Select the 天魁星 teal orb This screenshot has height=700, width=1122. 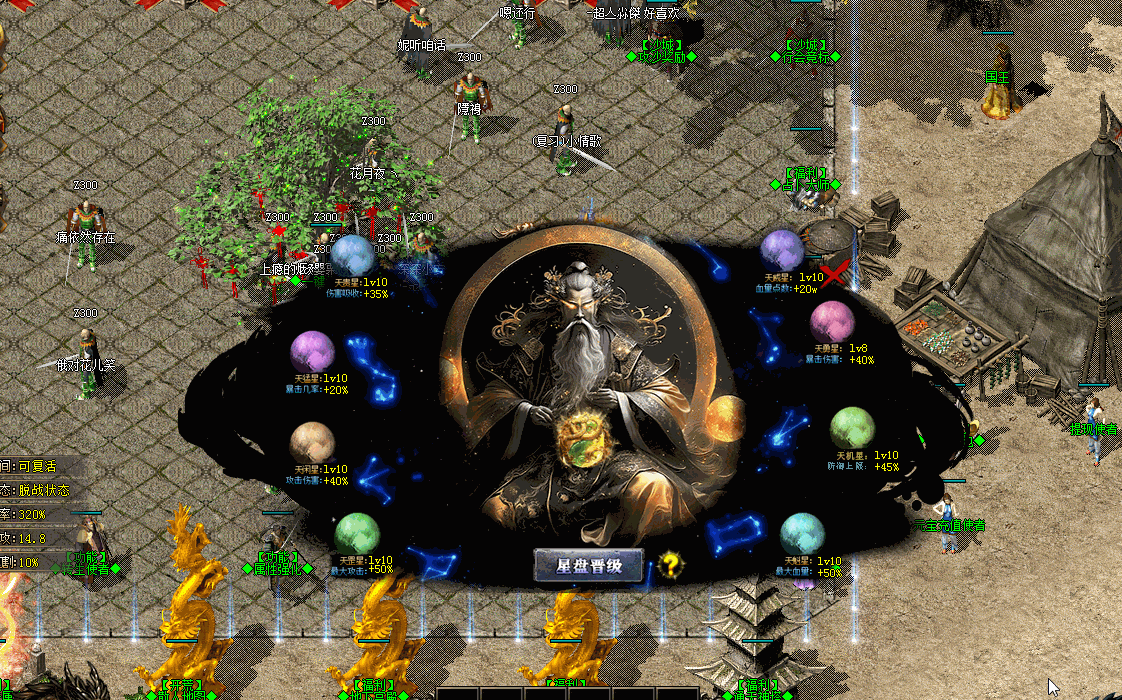(802, 534)
